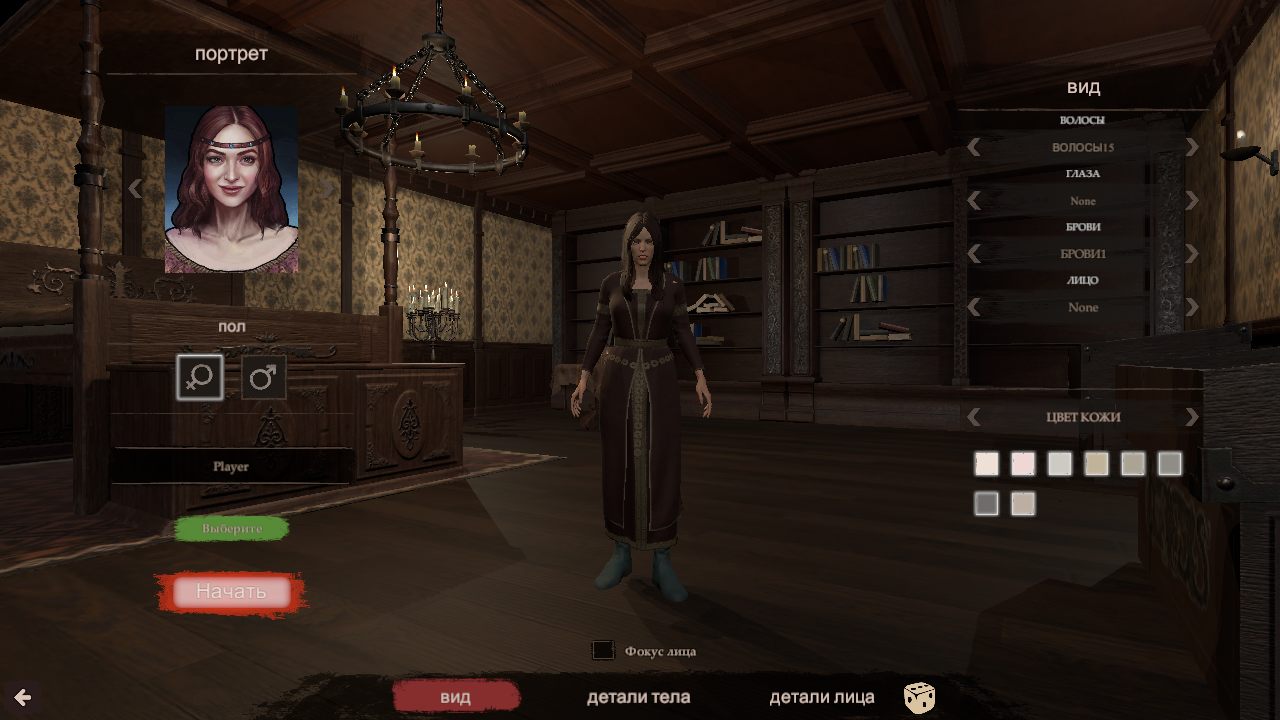
Task: Toggle the Фокус лица checkbox
Action: point(603,651)
